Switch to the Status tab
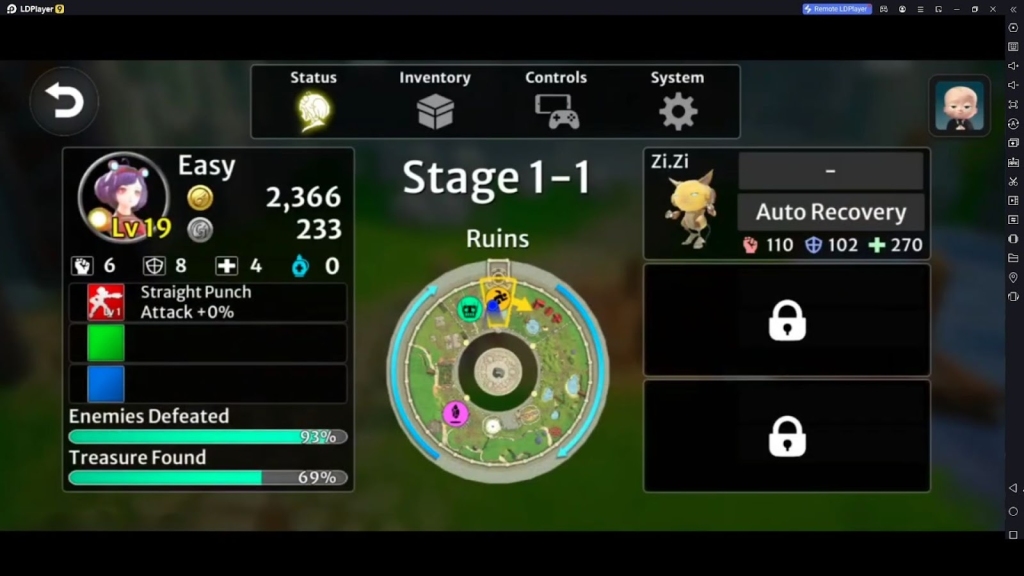The width and height of the screenshot is (1024, 576). pyautogui.click(x=314, y=101)
